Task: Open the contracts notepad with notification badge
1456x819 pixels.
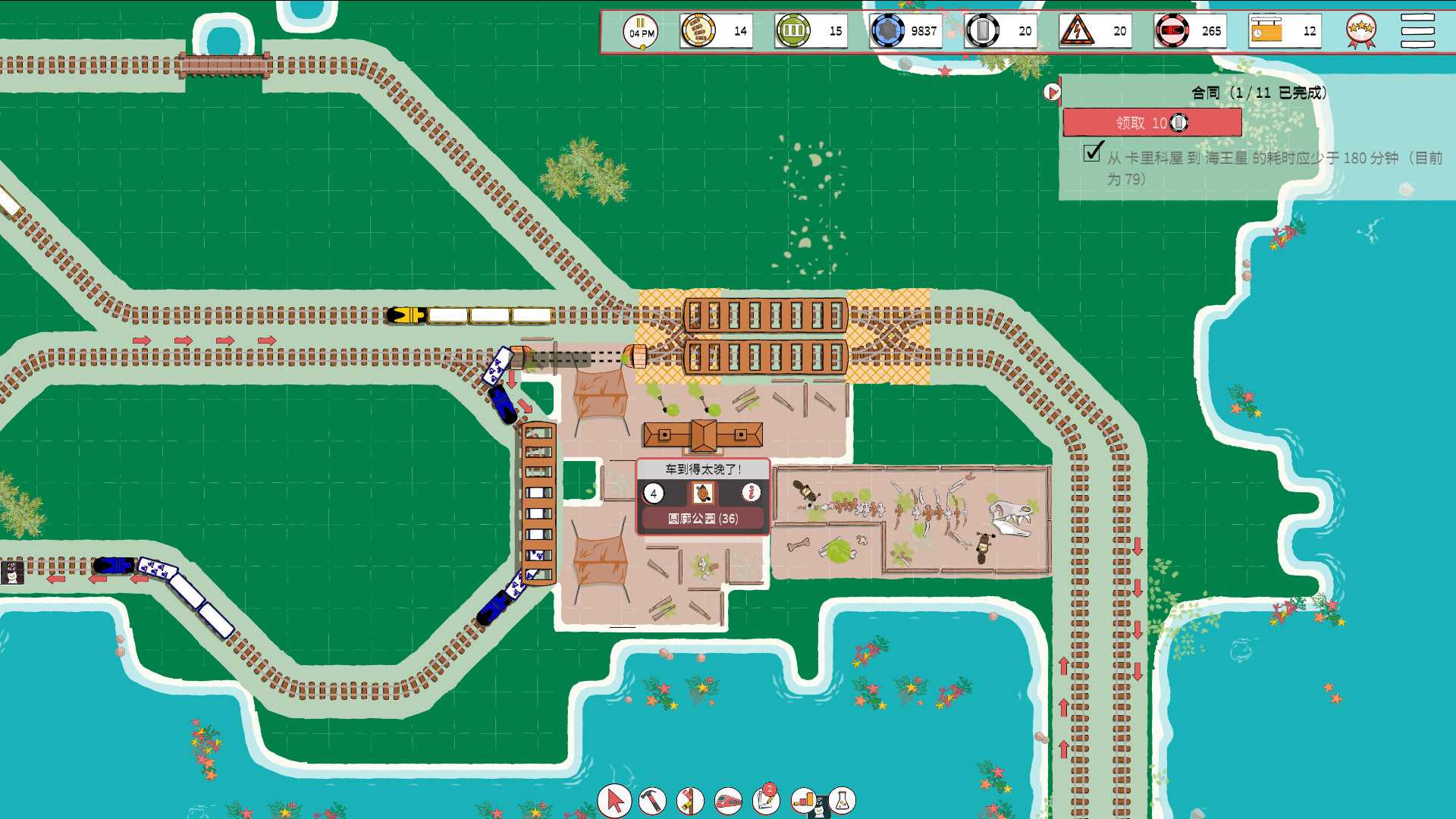Action: (764, 801)
